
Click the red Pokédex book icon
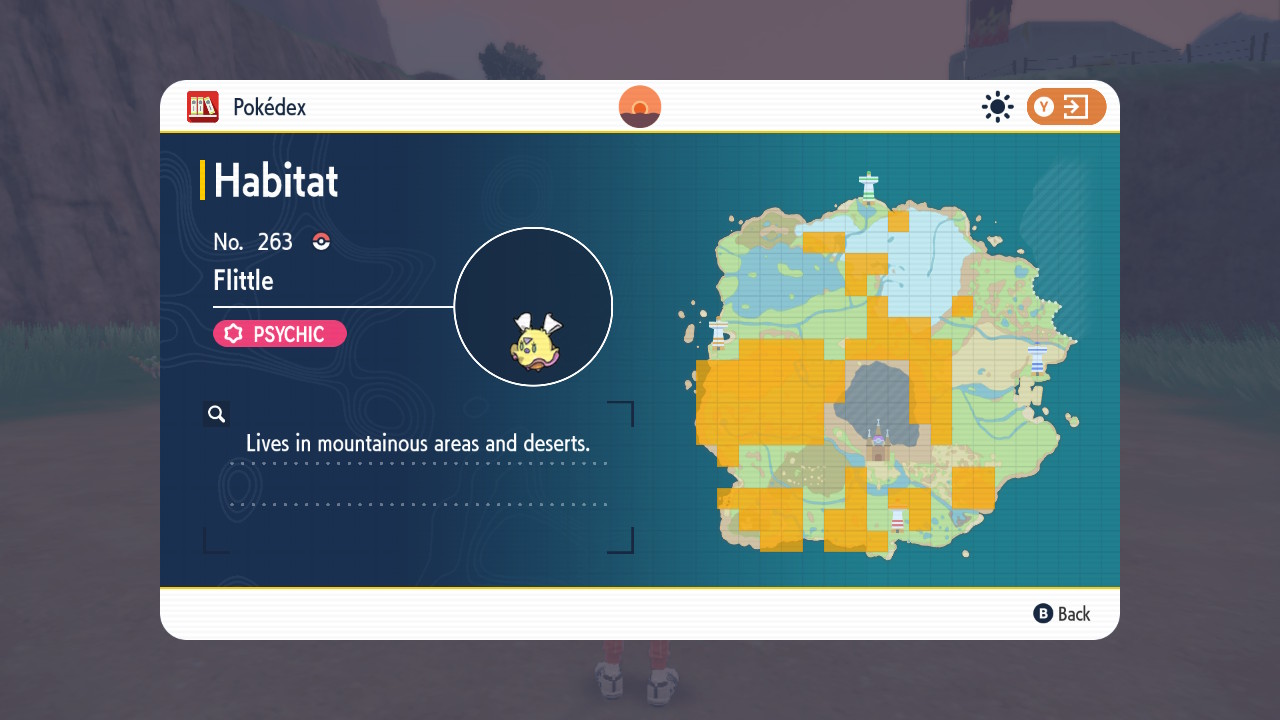[202, 107]
